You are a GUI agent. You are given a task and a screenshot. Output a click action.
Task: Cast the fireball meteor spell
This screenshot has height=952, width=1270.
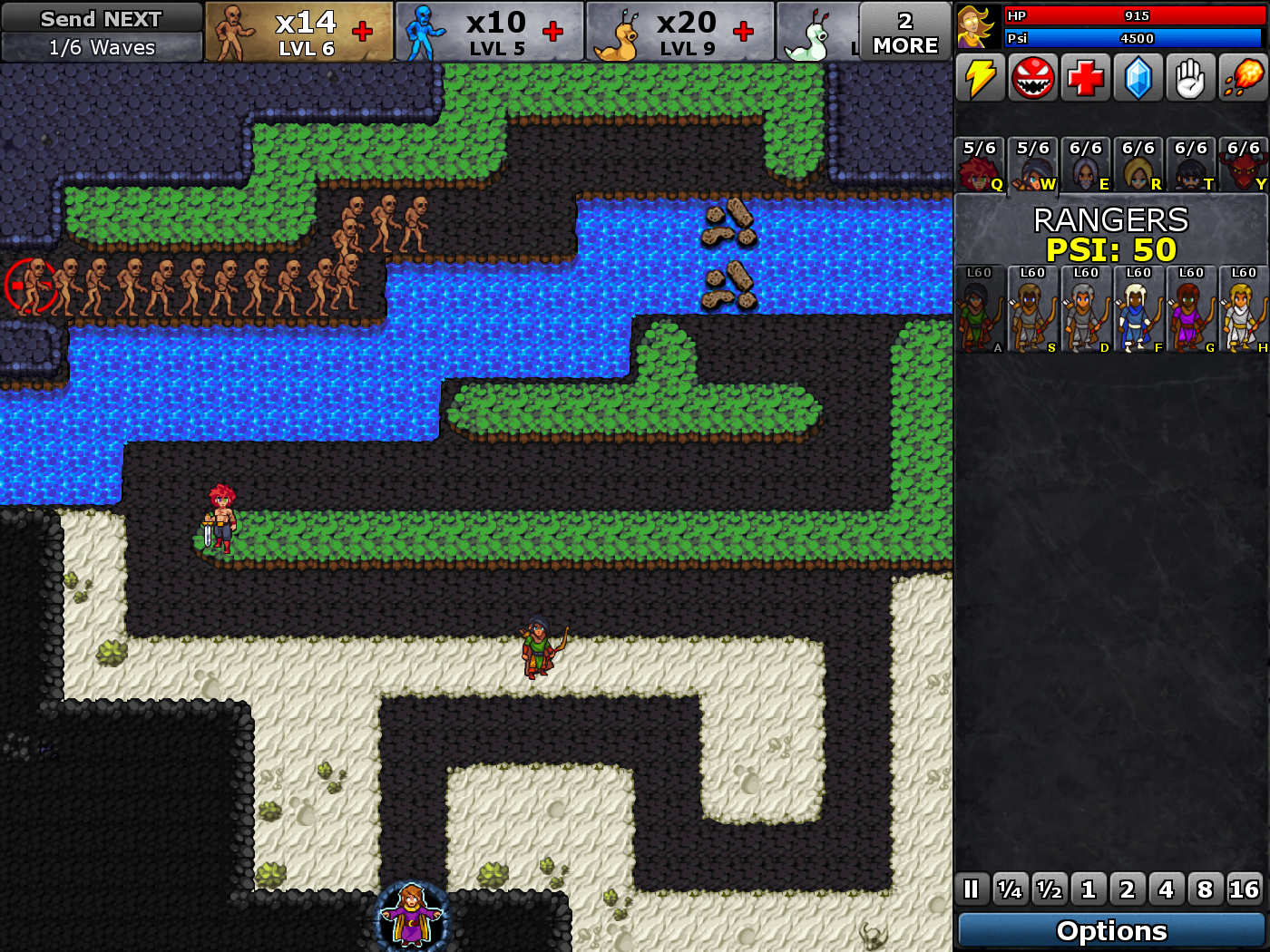click(x=1243, y=78)
